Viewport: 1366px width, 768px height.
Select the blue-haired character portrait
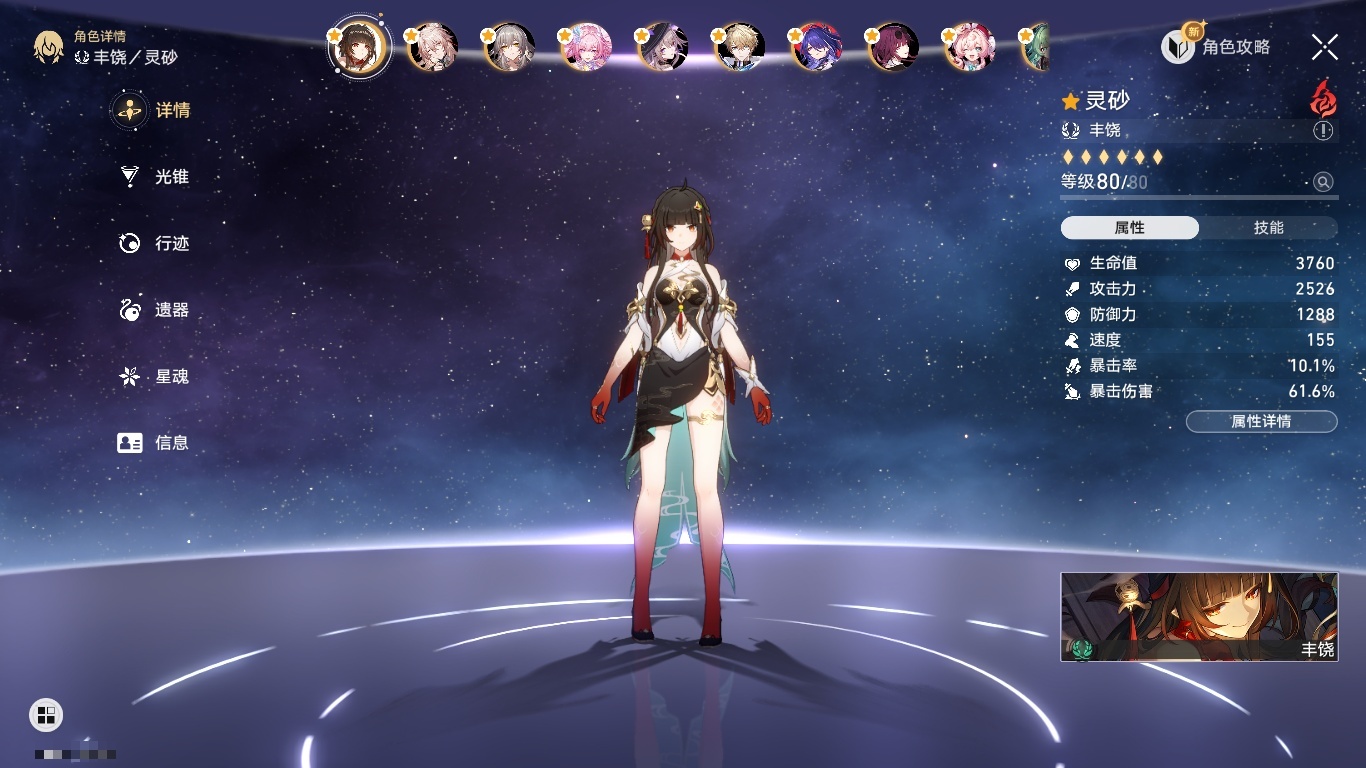point(817,47)
